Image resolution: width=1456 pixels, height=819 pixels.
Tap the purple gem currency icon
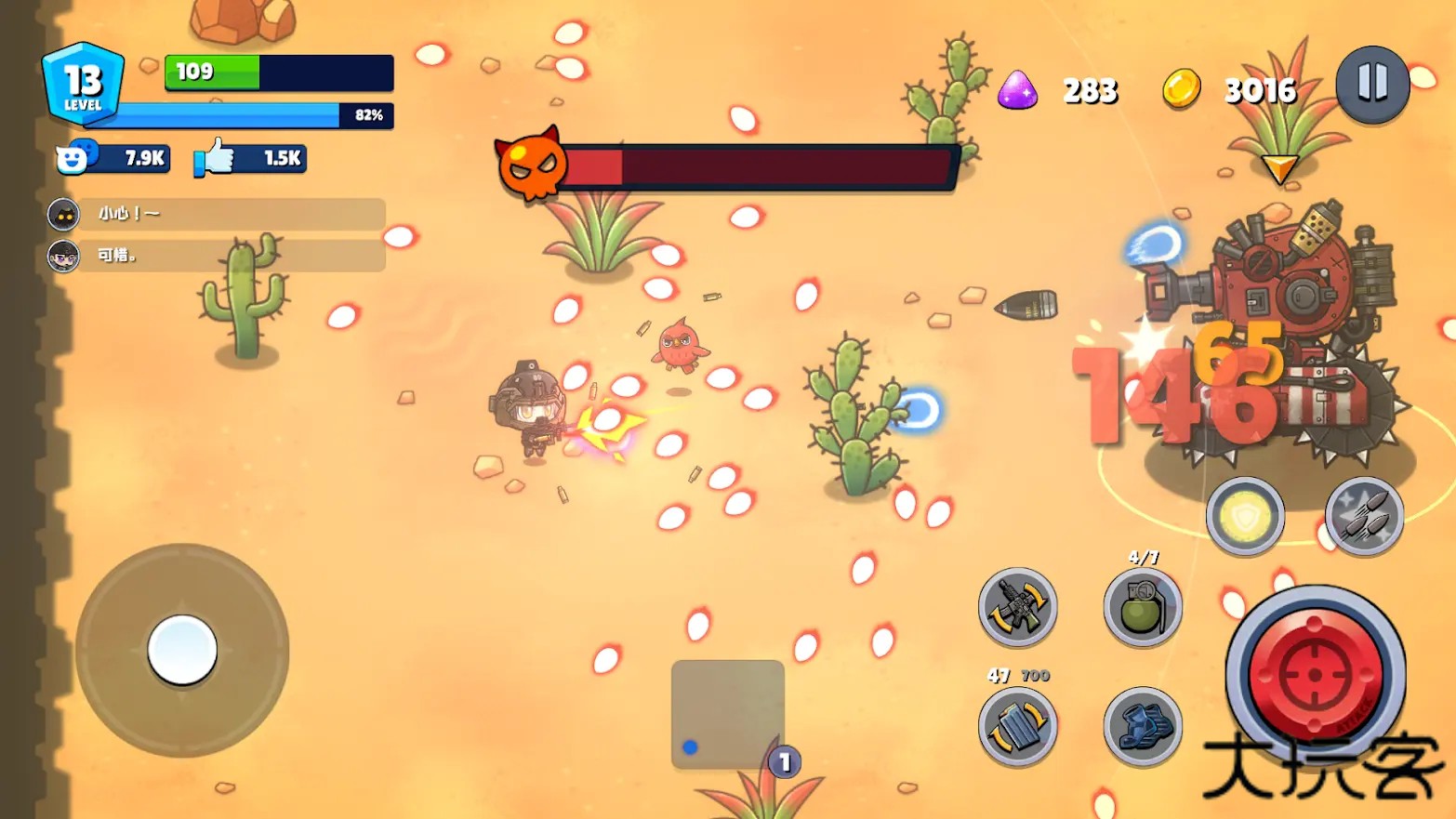click(x=1017, y=91)
